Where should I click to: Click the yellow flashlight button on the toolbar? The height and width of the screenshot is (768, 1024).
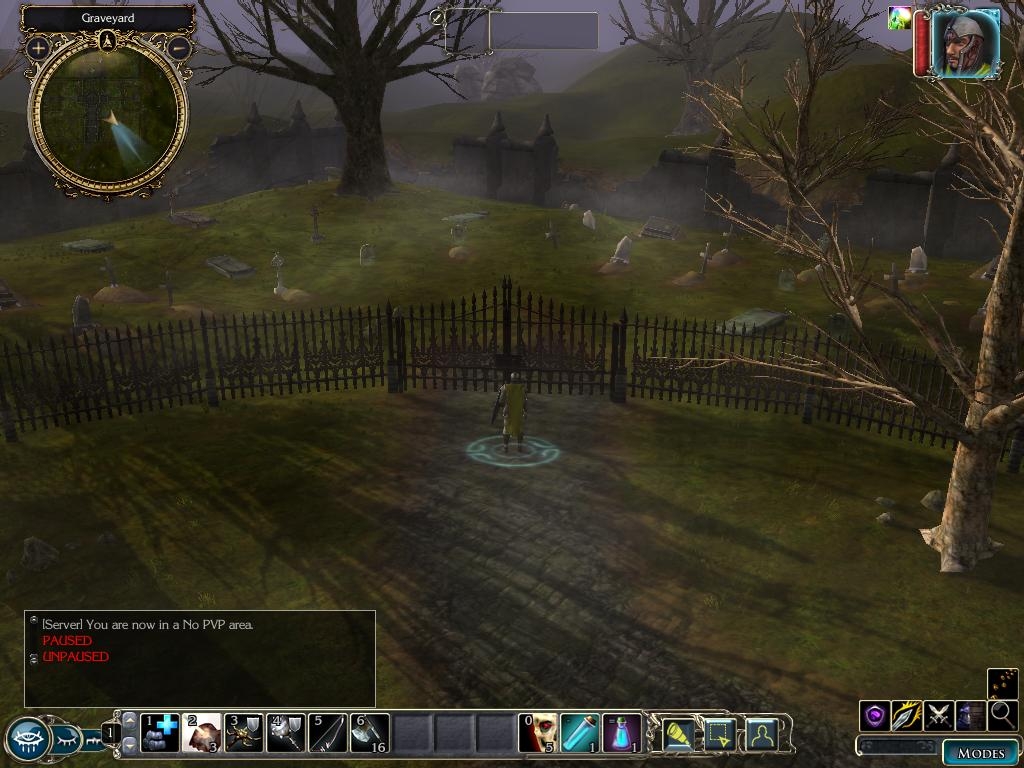point(679,734)
